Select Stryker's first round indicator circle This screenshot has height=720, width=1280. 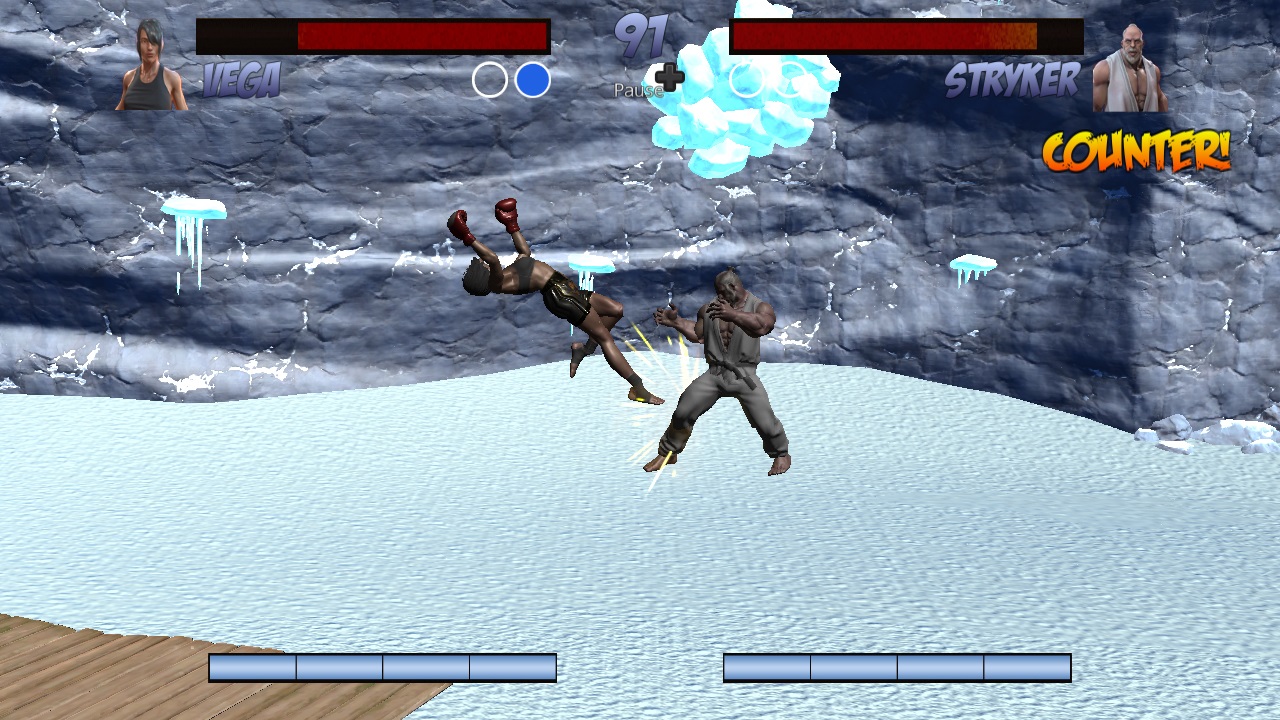(746, 79)
